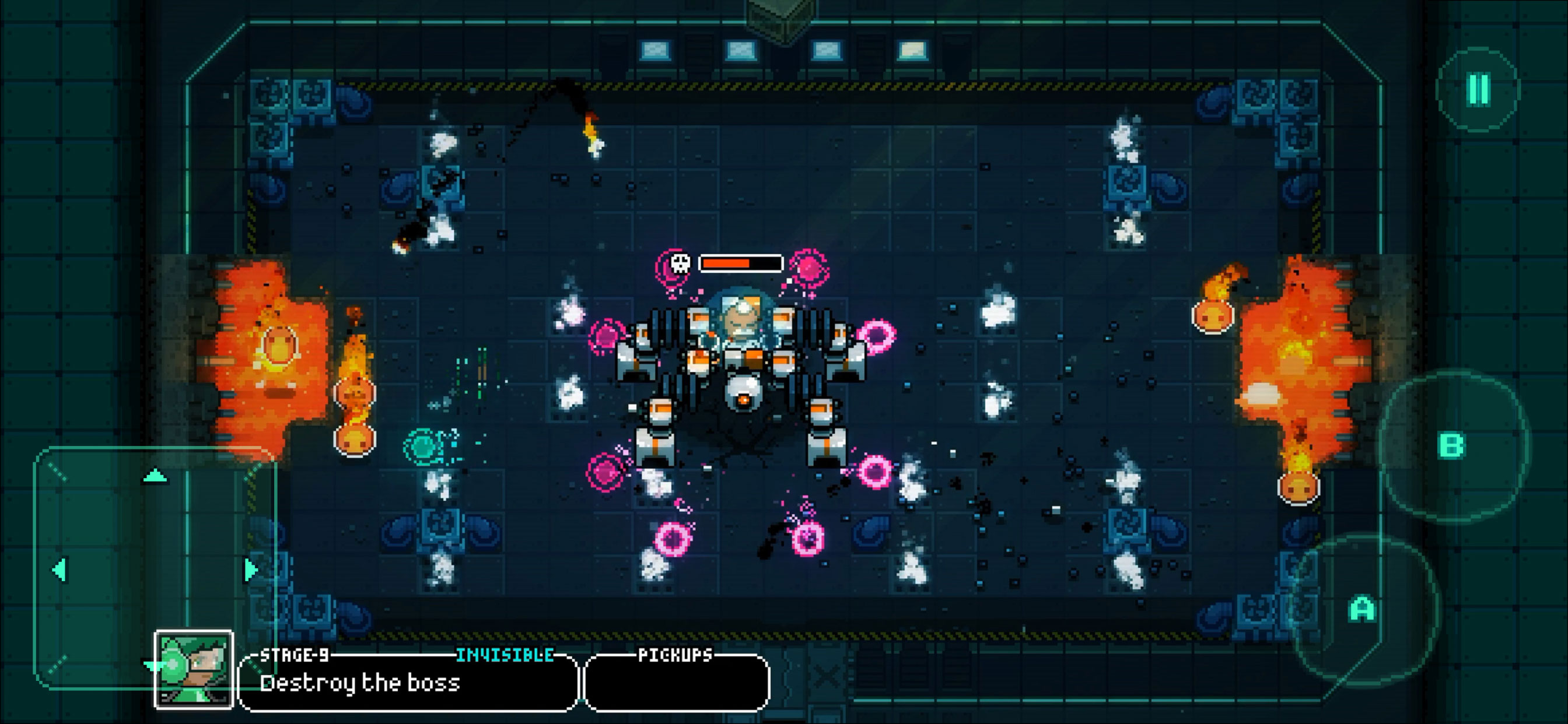
Task: Tap the D-pad left arrow
Action: 59,570
